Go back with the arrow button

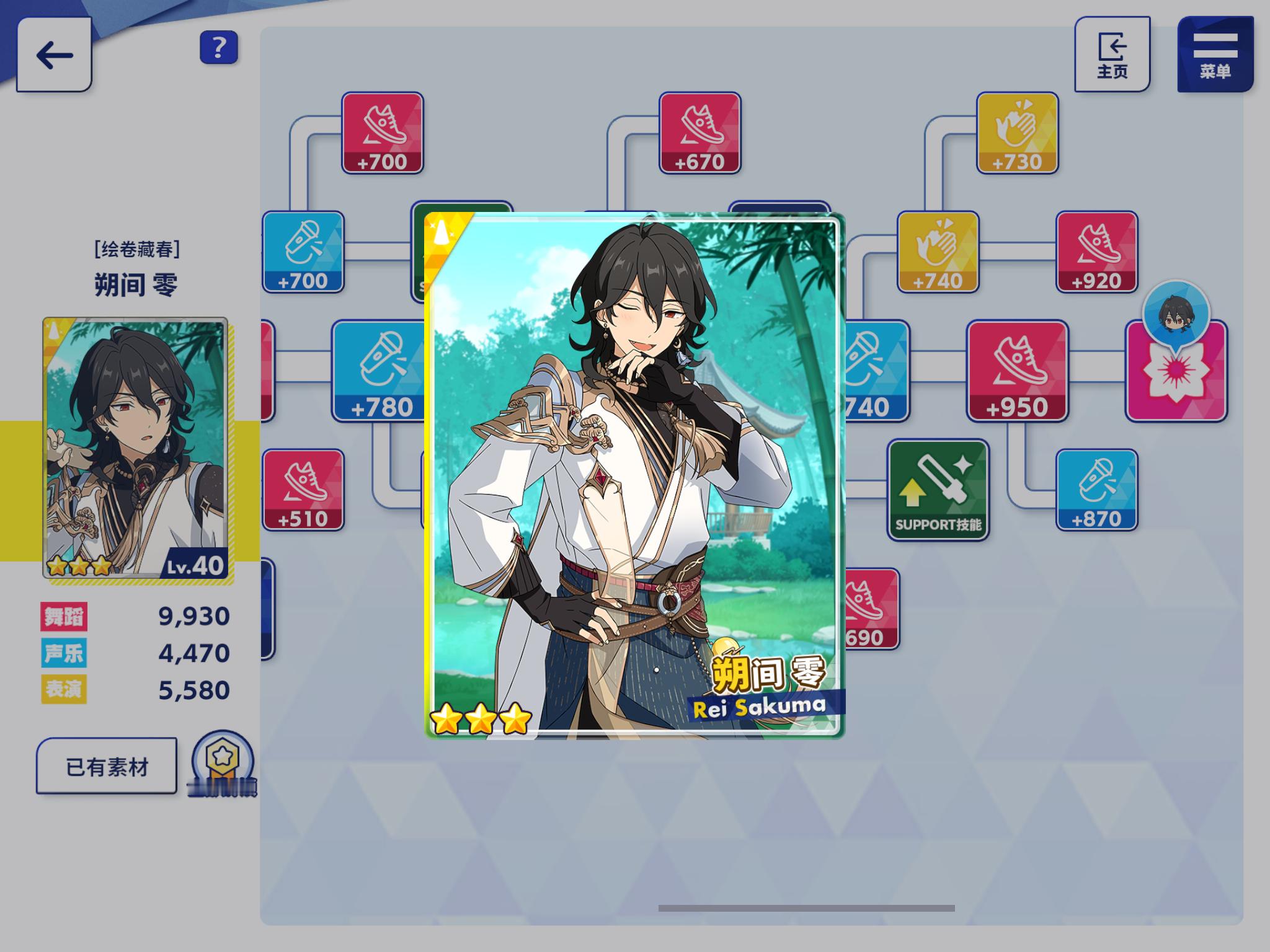[x=55, y=55]
